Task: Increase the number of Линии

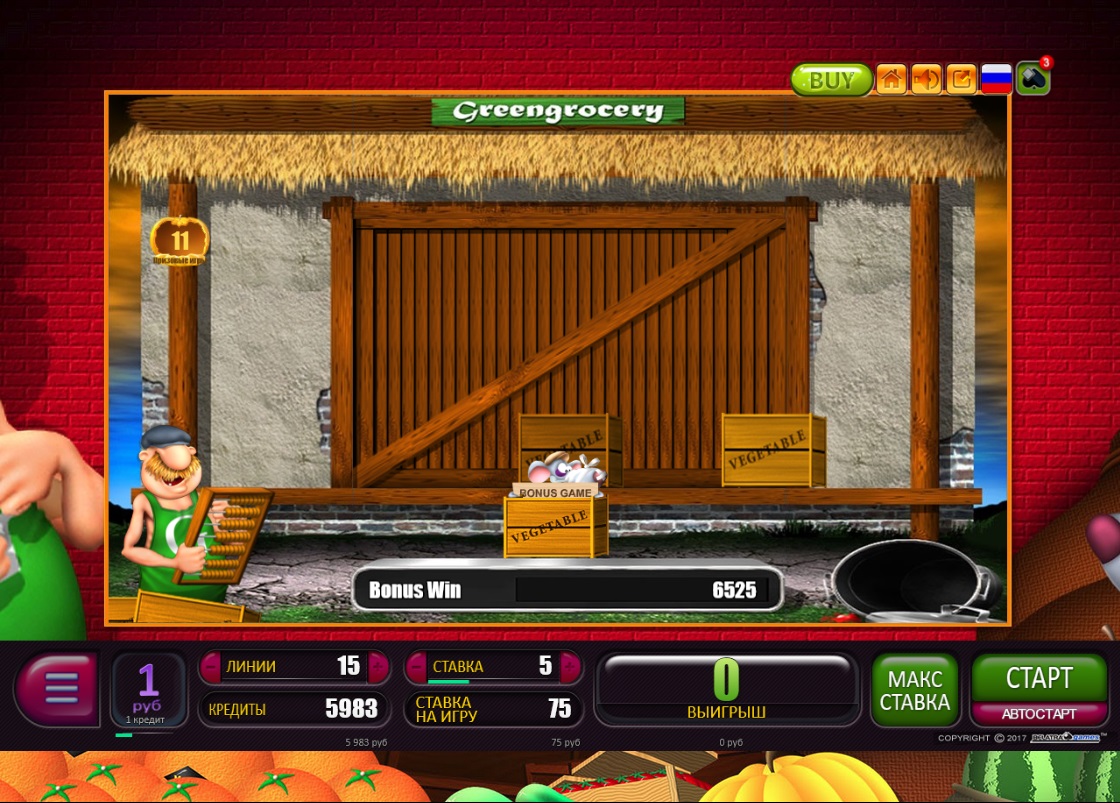Action: pyautogui.click(x=377, y=666)
